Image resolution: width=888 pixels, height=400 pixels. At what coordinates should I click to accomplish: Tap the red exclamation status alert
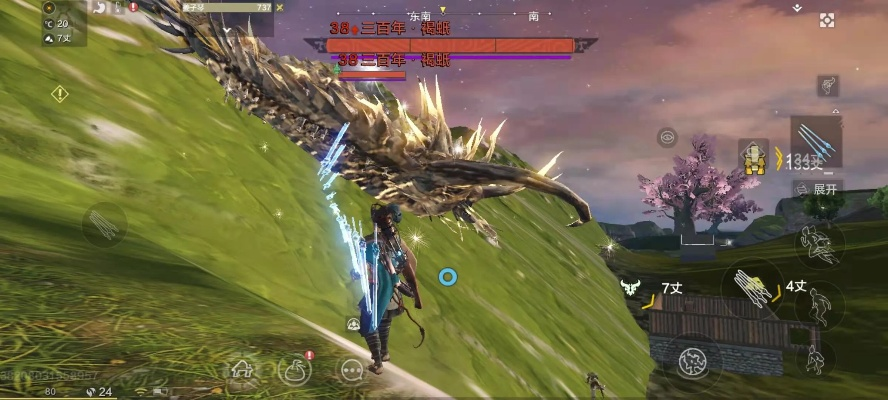point(133,7)
